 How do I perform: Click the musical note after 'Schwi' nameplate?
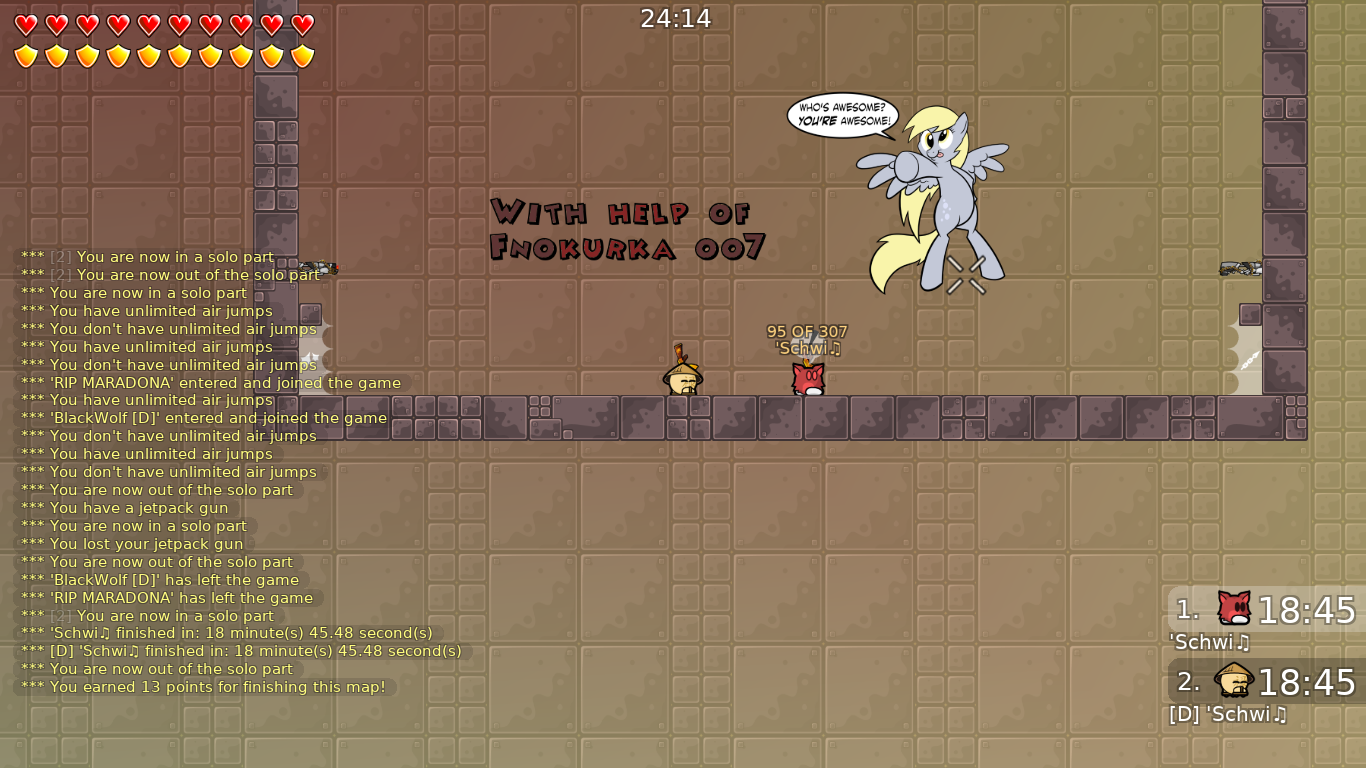(835, 348)
